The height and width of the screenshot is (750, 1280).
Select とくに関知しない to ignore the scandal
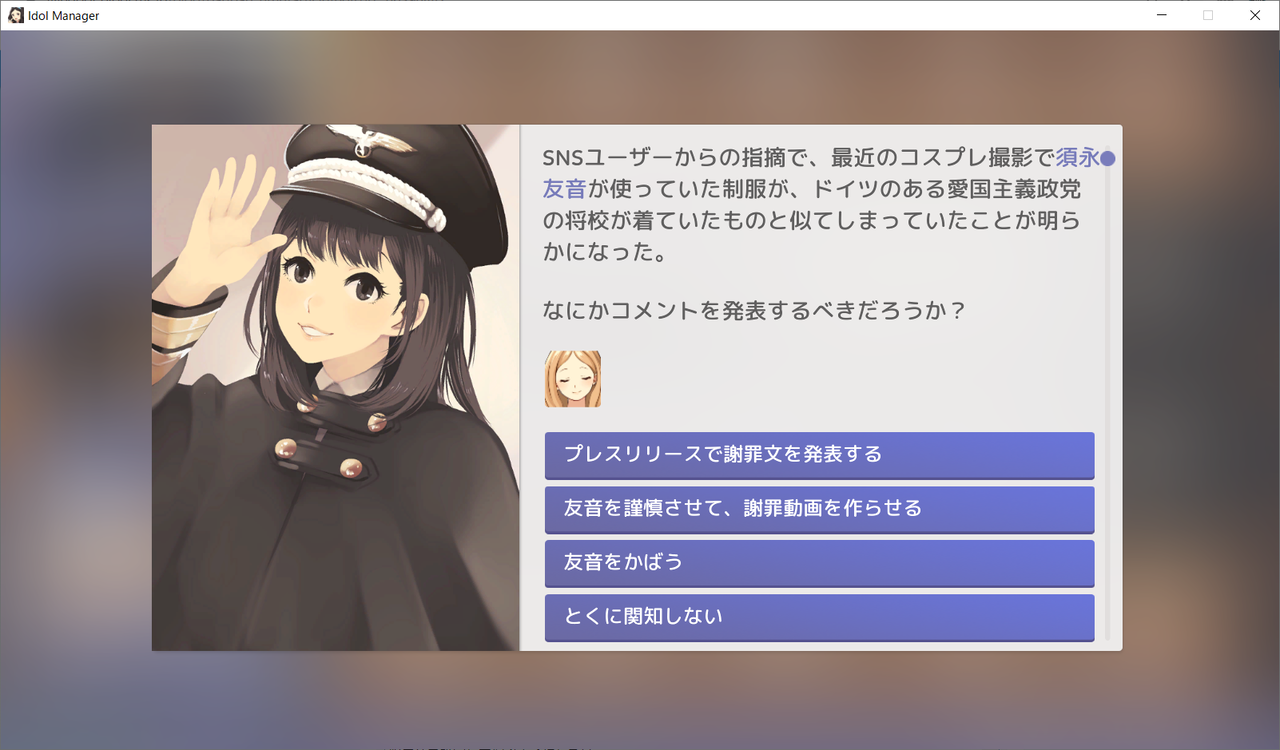click(818, 617)
